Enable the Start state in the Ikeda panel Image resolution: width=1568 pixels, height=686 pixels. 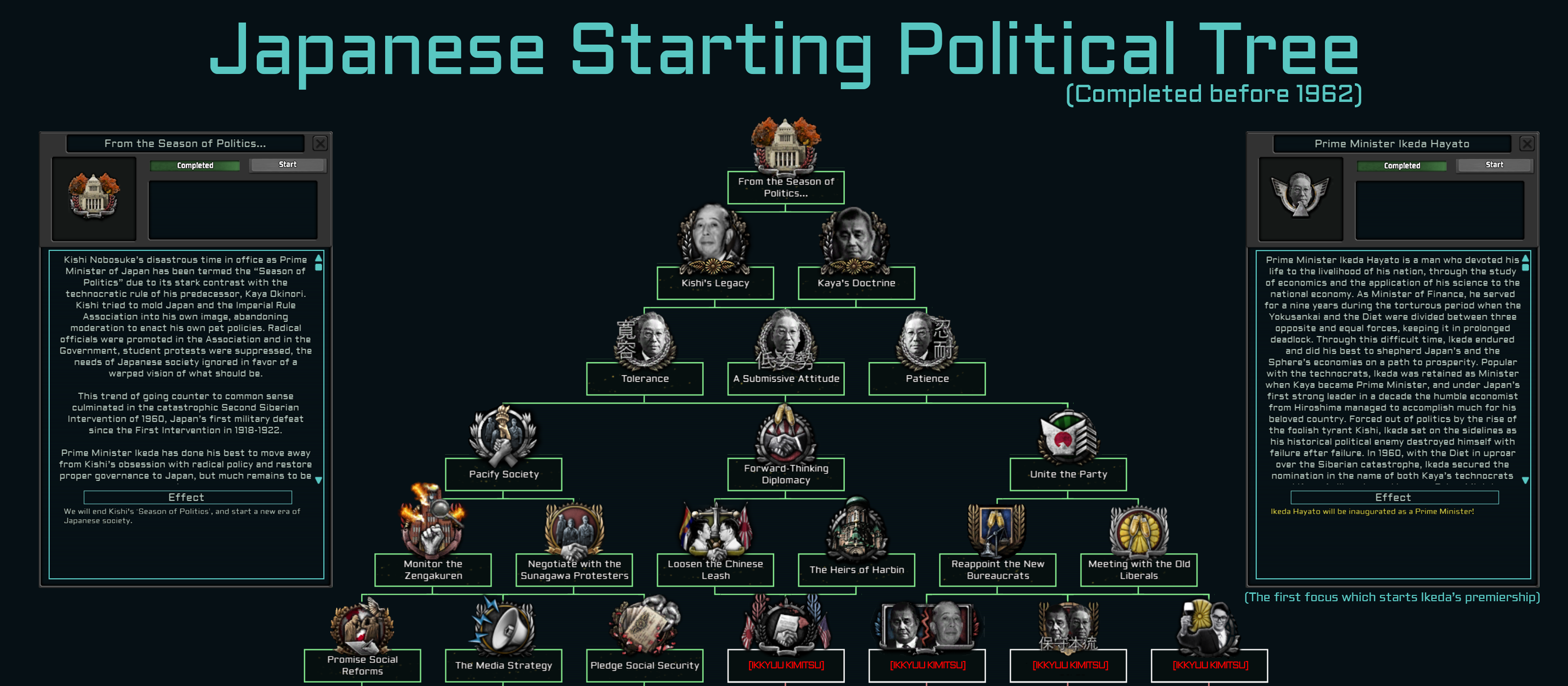[1494, 164]
